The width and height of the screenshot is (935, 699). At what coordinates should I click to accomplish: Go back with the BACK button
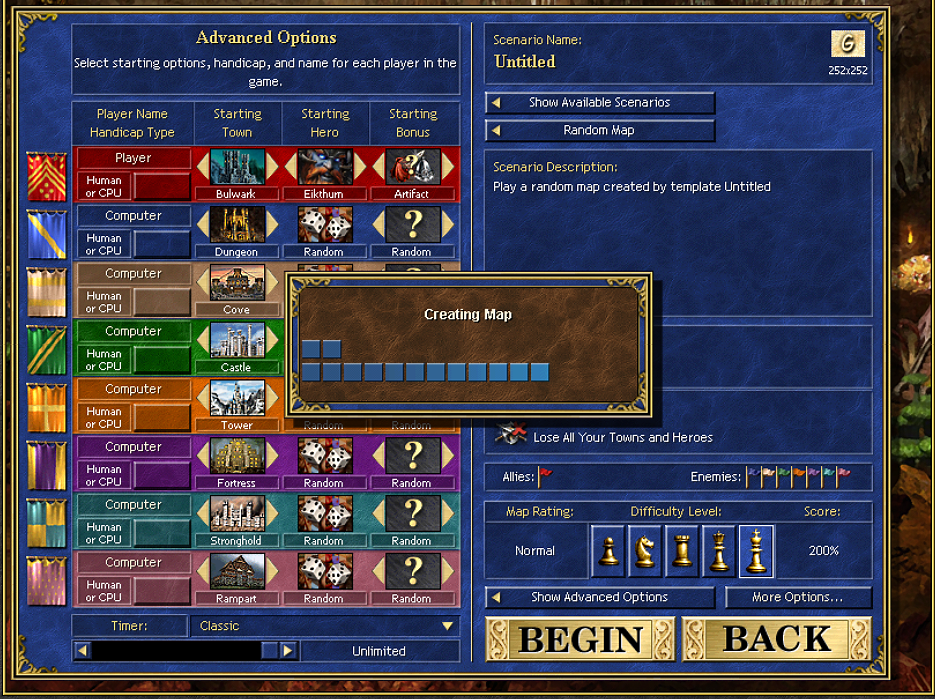[x=776, y=638]
